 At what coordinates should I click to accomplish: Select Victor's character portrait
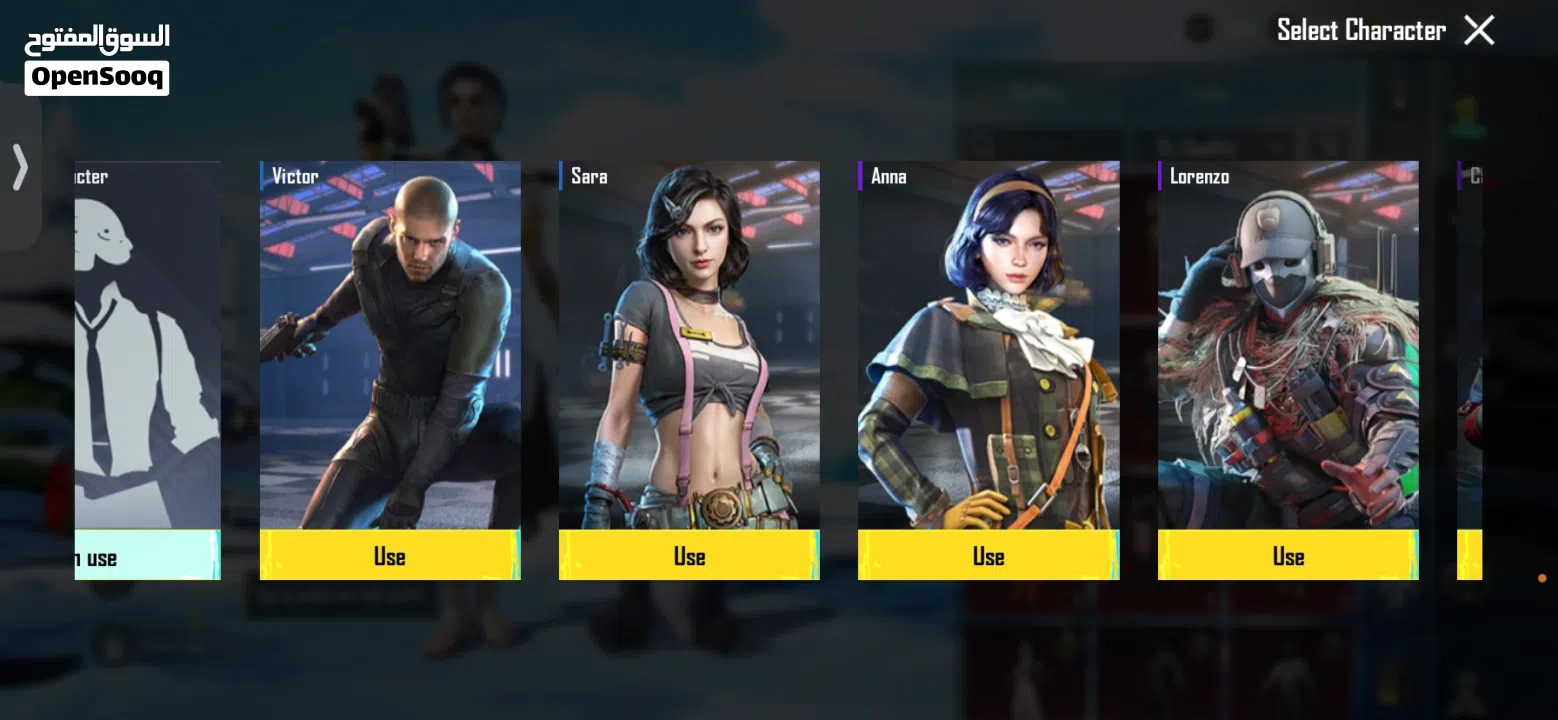pos(389,350)
